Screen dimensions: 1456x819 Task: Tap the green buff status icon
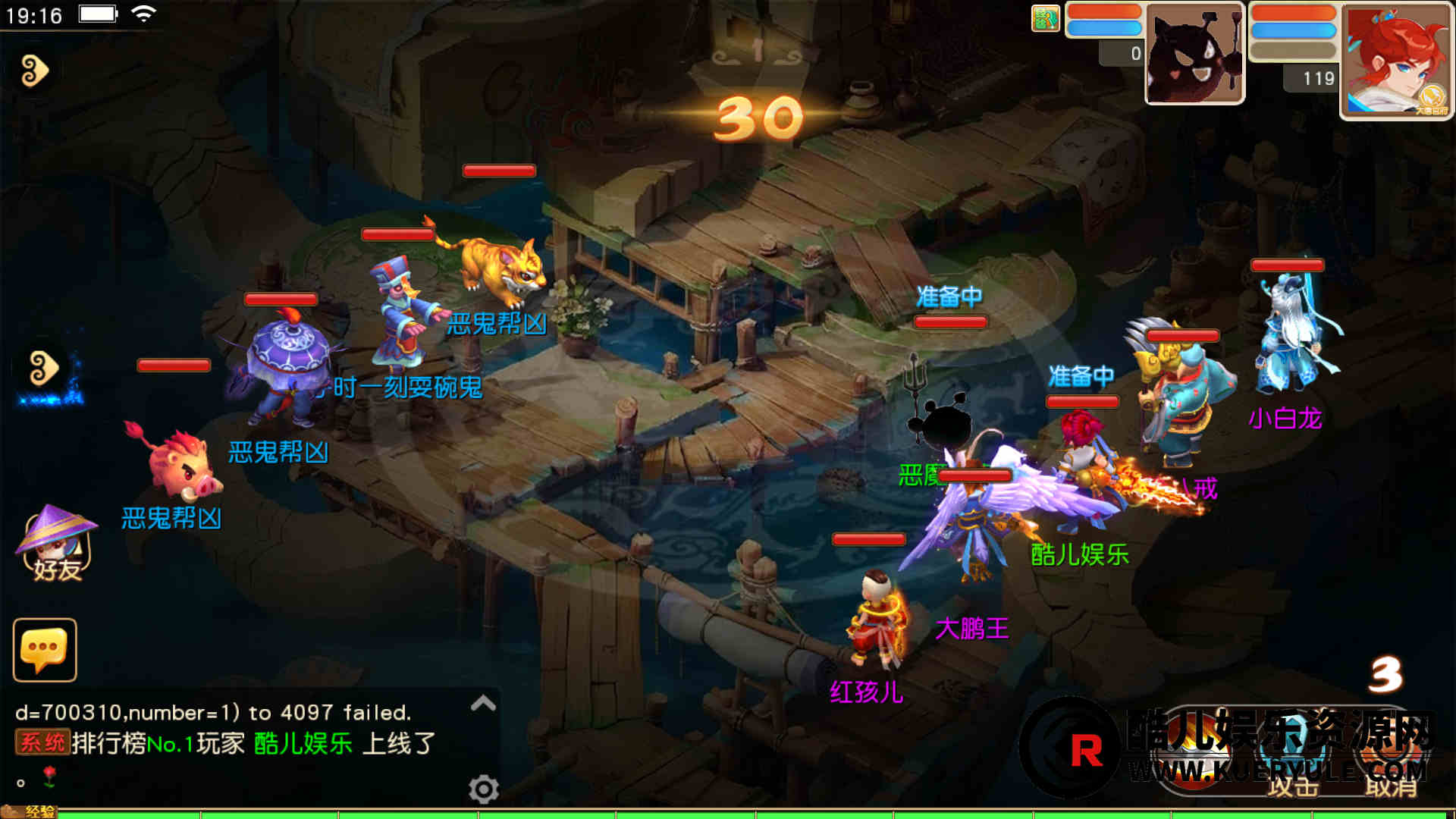pos(1045,18)
